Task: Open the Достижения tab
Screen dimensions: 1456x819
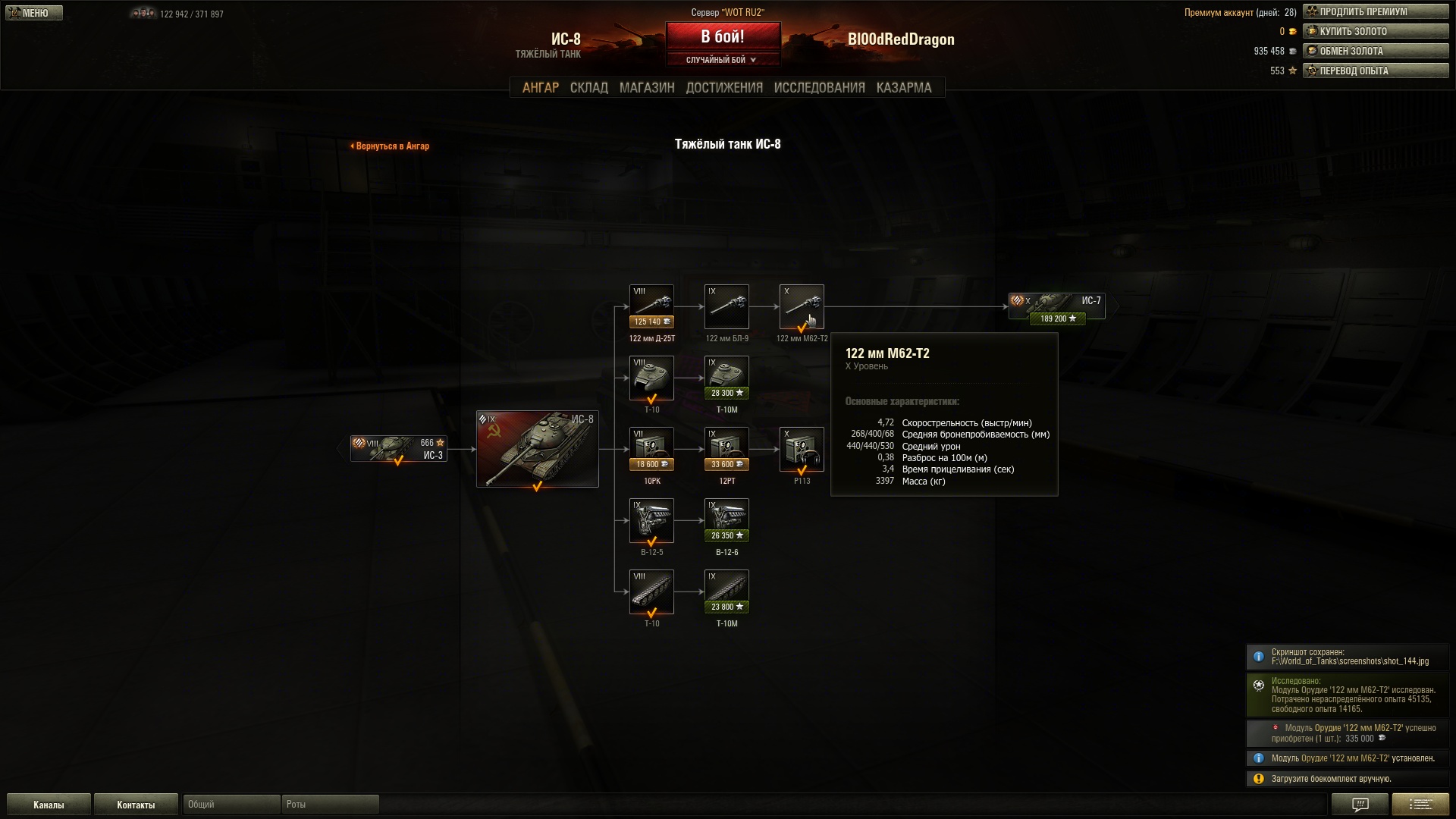Action: (723, 88)
